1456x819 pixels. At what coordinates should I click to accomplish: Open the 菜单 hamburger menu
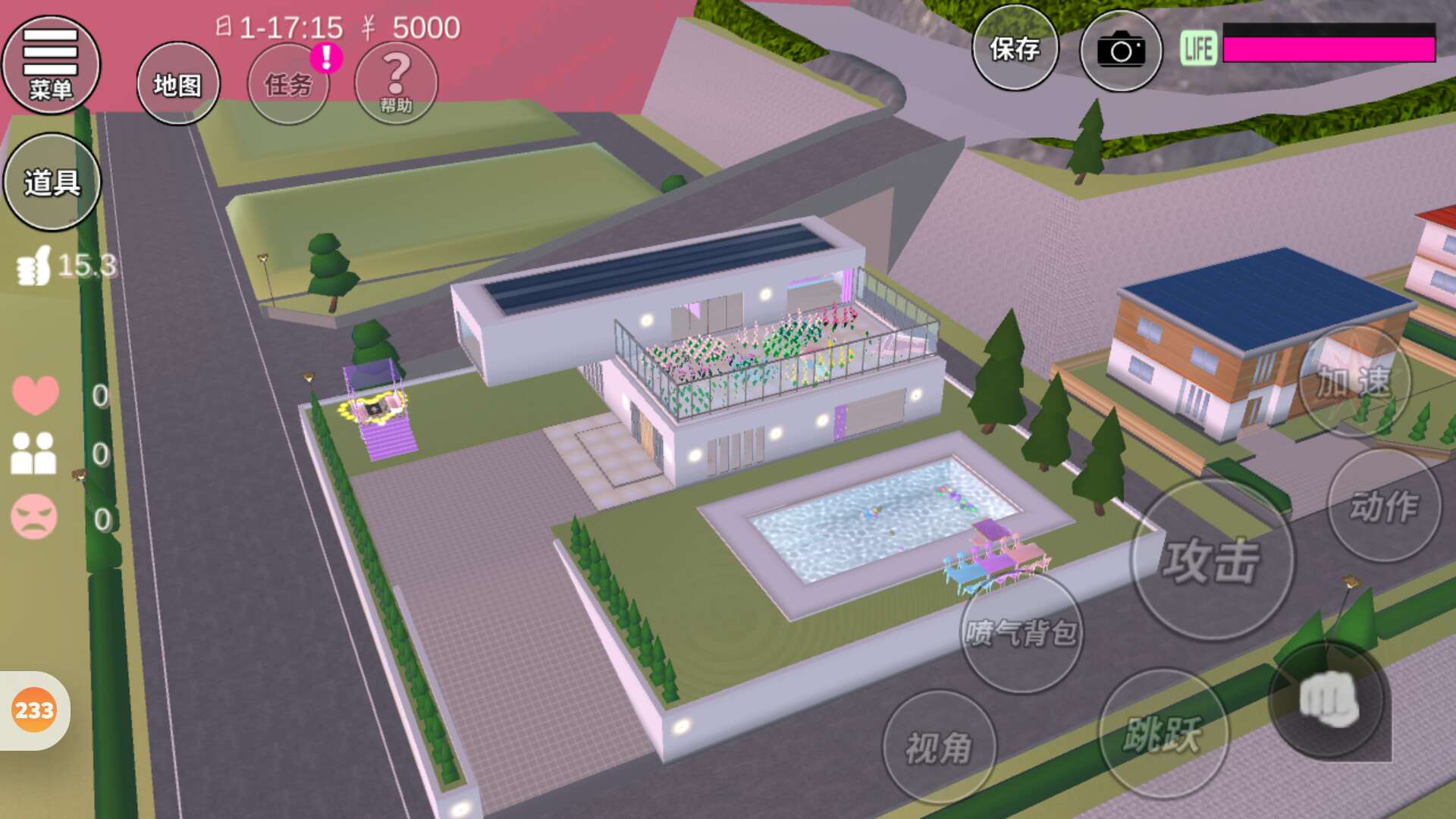click(x=51, y=64)
